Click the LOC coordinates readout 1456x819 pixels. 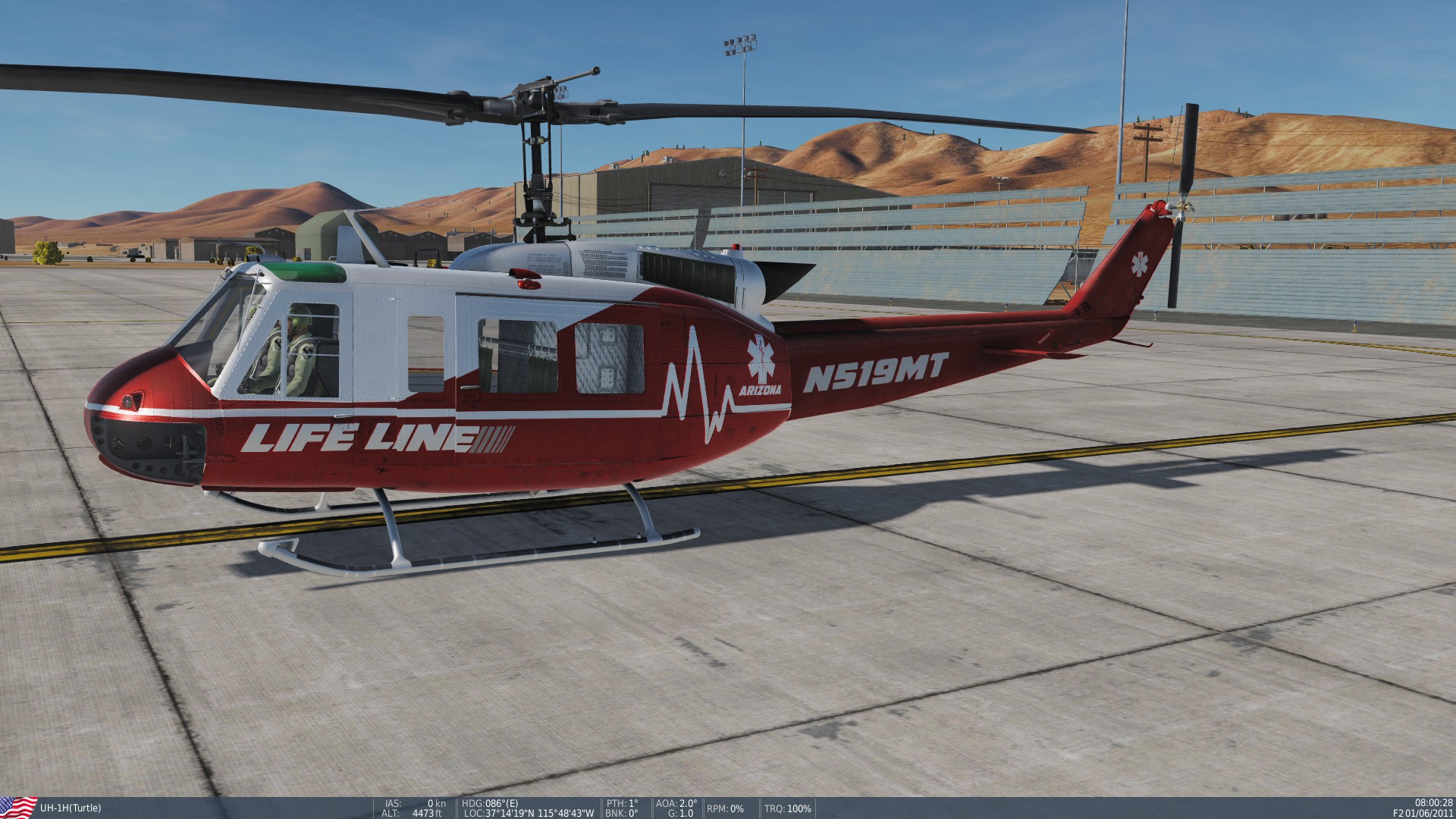pos(529,812)
